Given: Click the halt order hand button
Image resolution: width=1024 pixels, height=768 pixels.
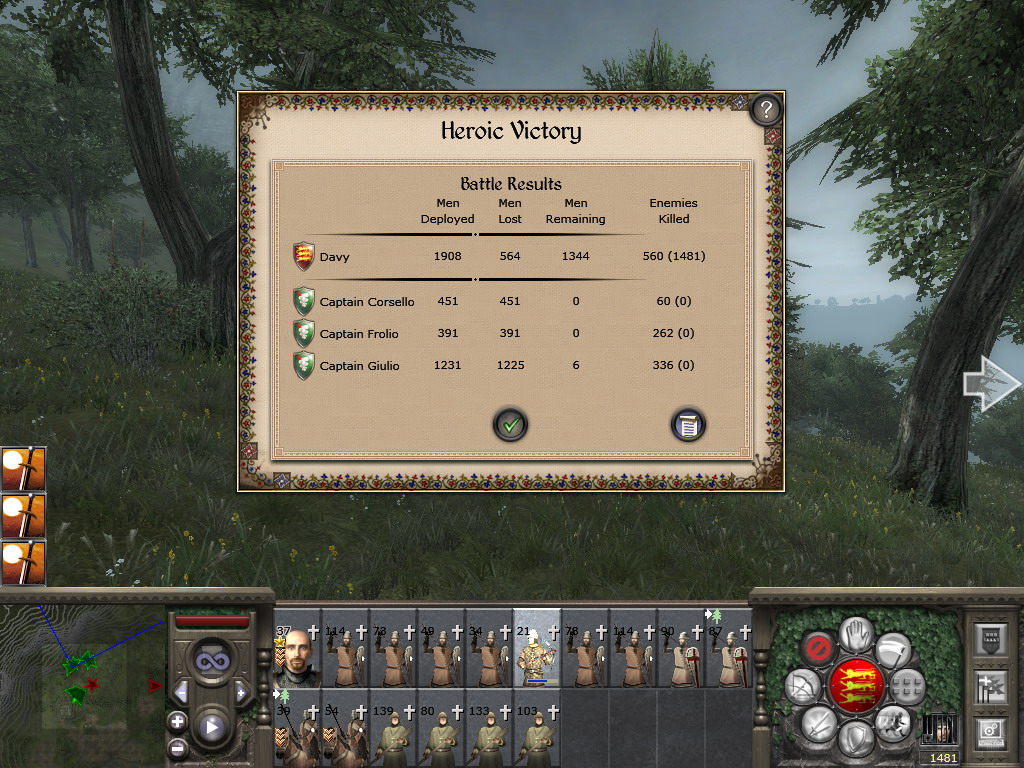Looking at the screenshot, I should click(855, 632).
